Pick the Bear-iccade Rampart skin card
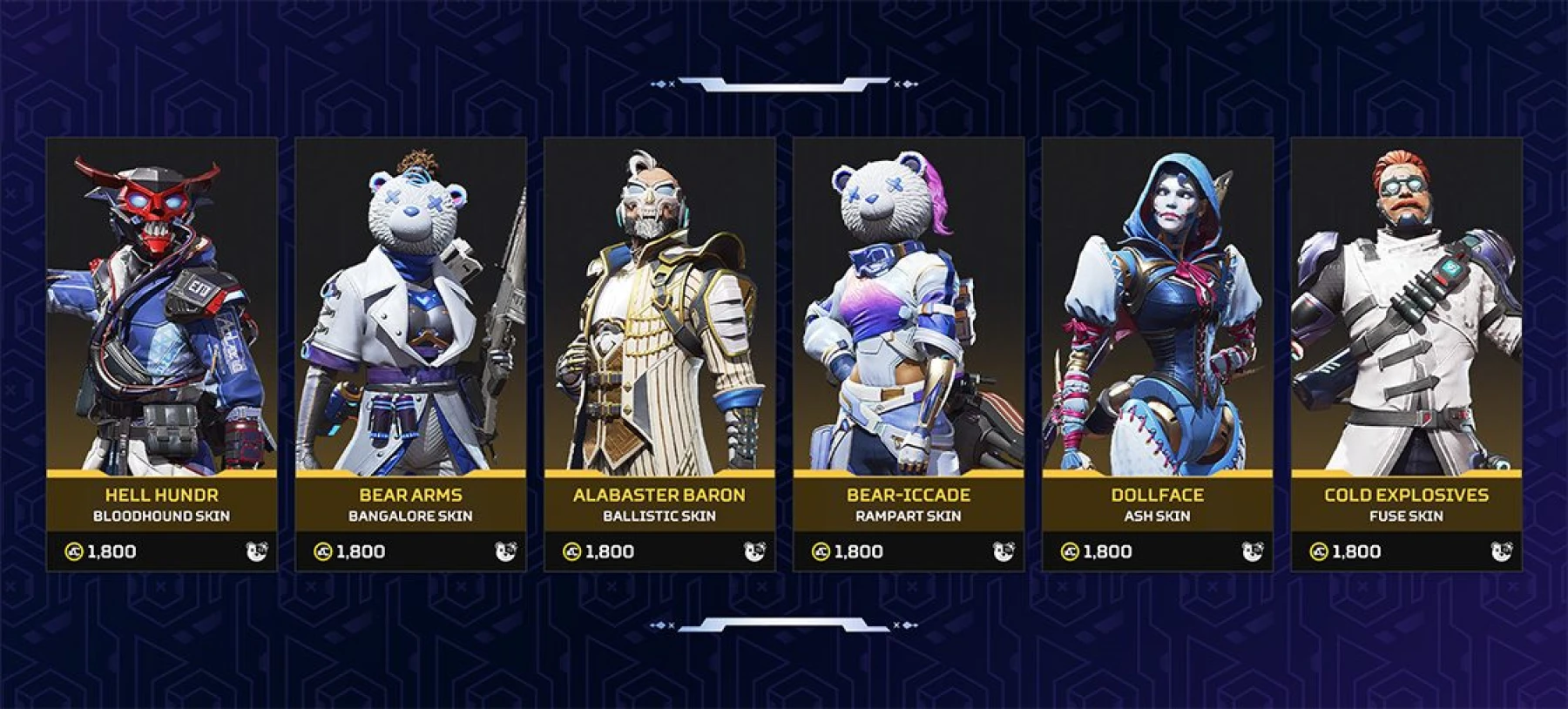 coord(909,353)
